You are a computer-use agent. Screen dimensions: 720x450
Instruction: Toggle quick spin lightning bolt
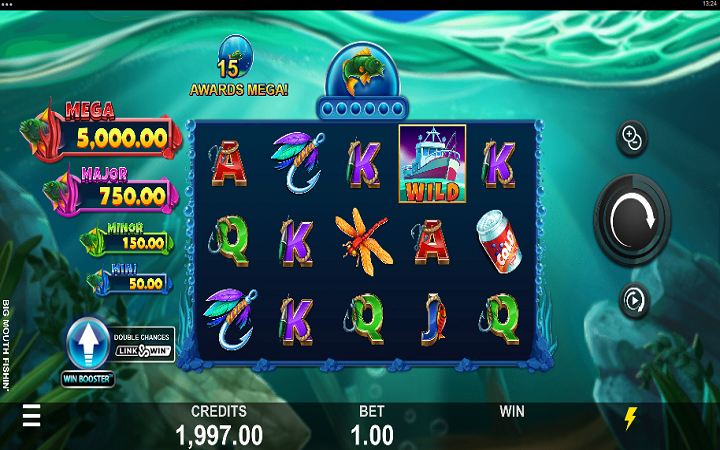[x=630, y=418]
